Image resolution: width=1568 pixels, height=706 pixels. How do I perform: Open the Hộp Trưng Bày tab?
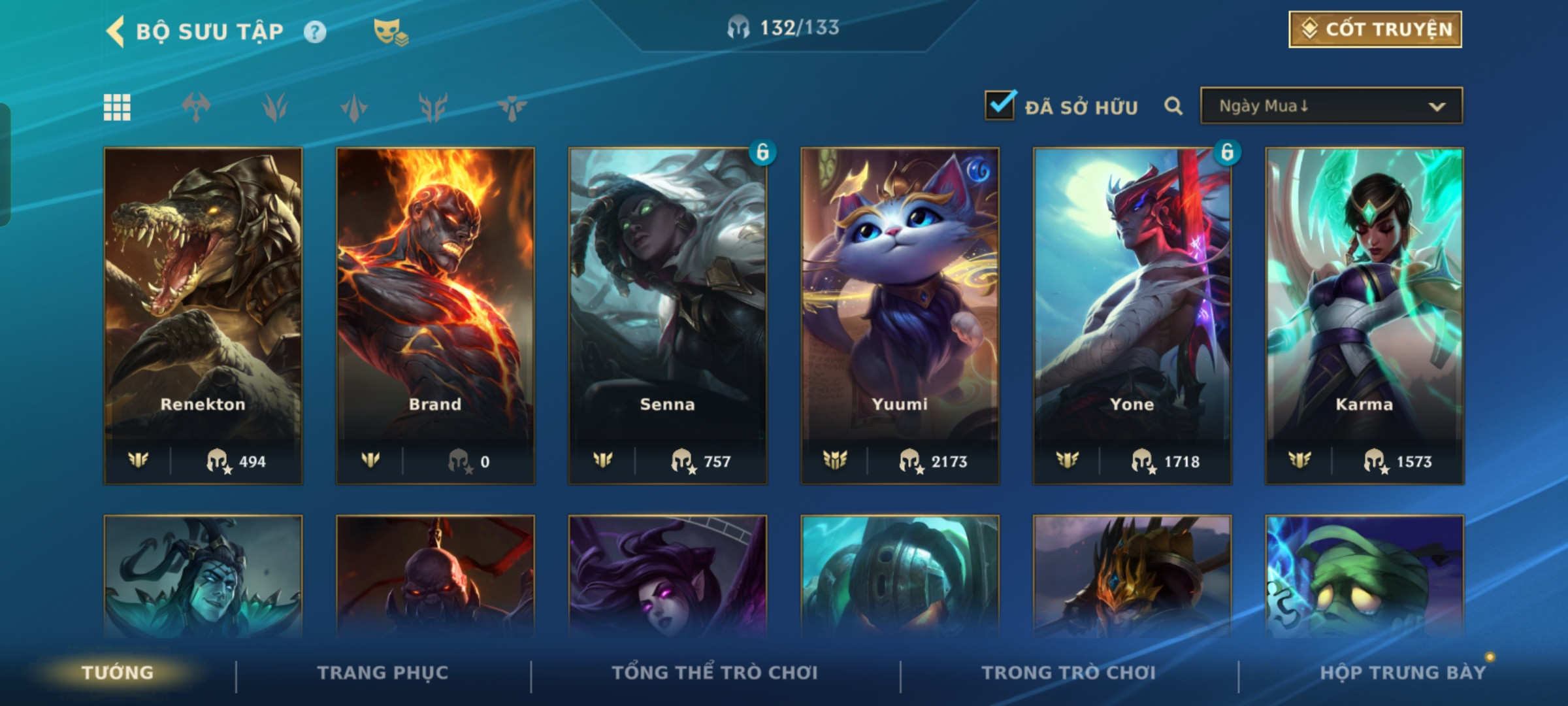(x=1403, y=673)
